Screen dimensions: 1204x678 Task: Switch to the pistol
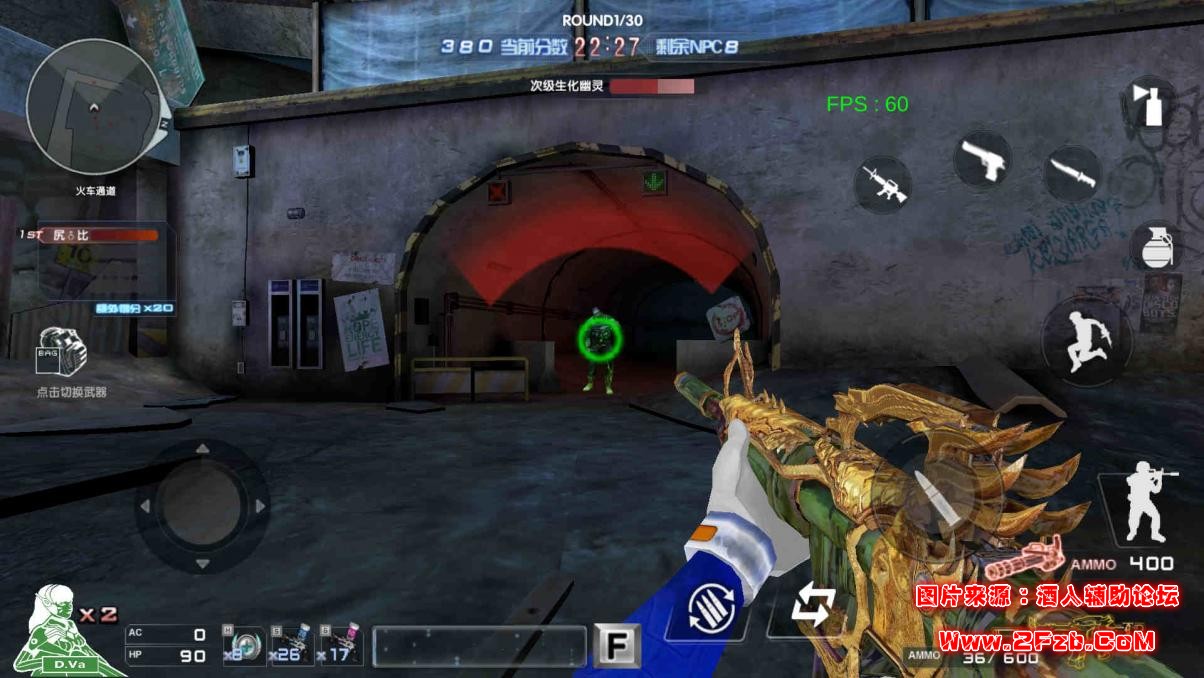click(982, 159)
